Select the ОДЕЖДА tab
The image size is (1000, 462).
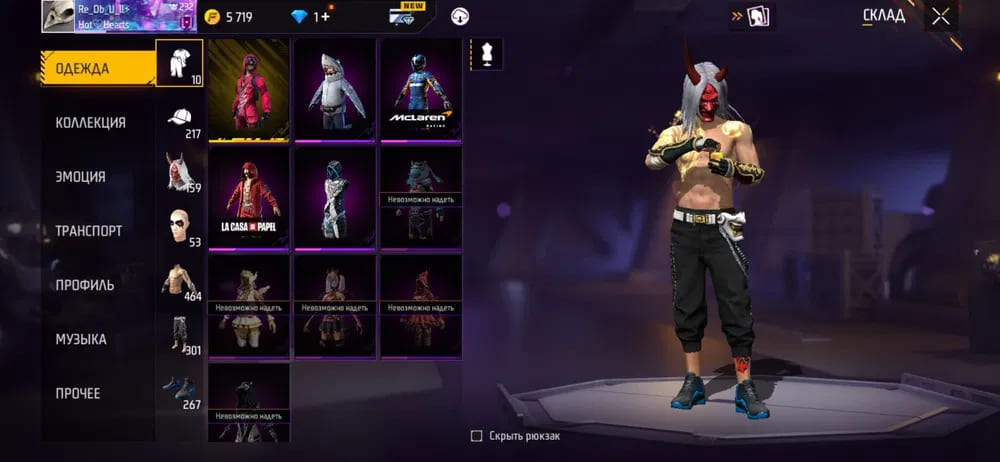[x=82, y=69]
